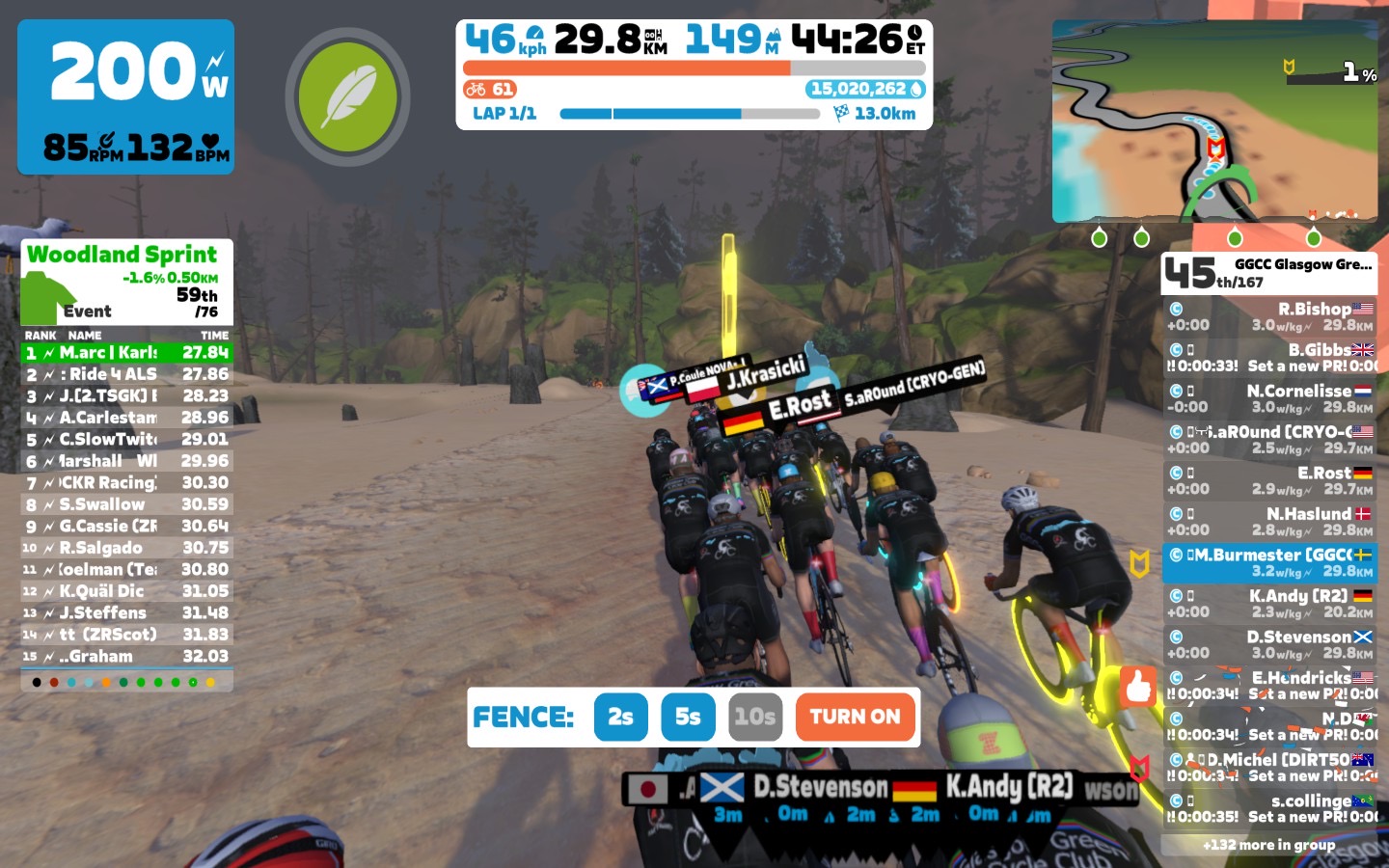The height and width of the screenshot is (868, 1389).
Task: Select the 10s fence option
Action: [754, 717]
